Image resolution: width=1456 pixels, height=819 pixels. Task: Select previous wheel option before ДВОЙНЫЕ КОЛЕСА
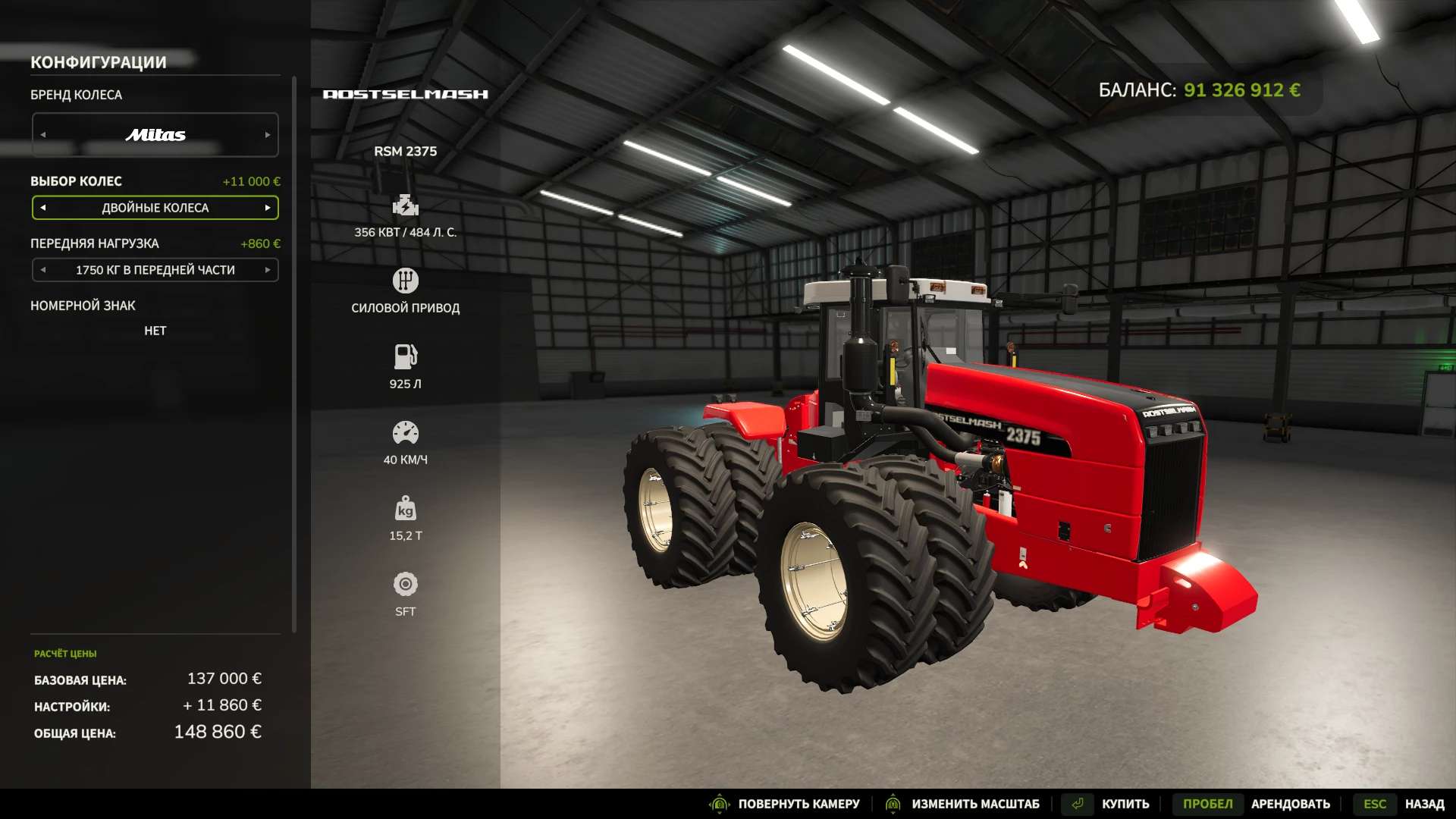click(43, 208)
